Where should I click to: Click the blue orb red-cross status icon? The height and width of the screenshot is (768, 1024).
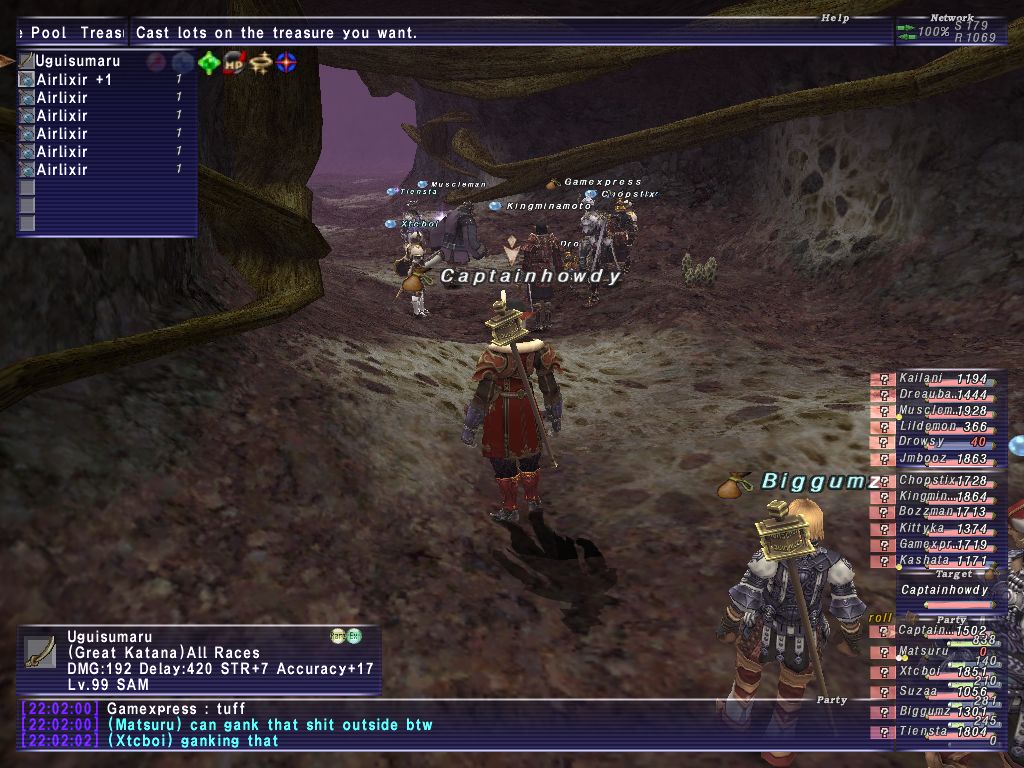click(x=286, y=63)
